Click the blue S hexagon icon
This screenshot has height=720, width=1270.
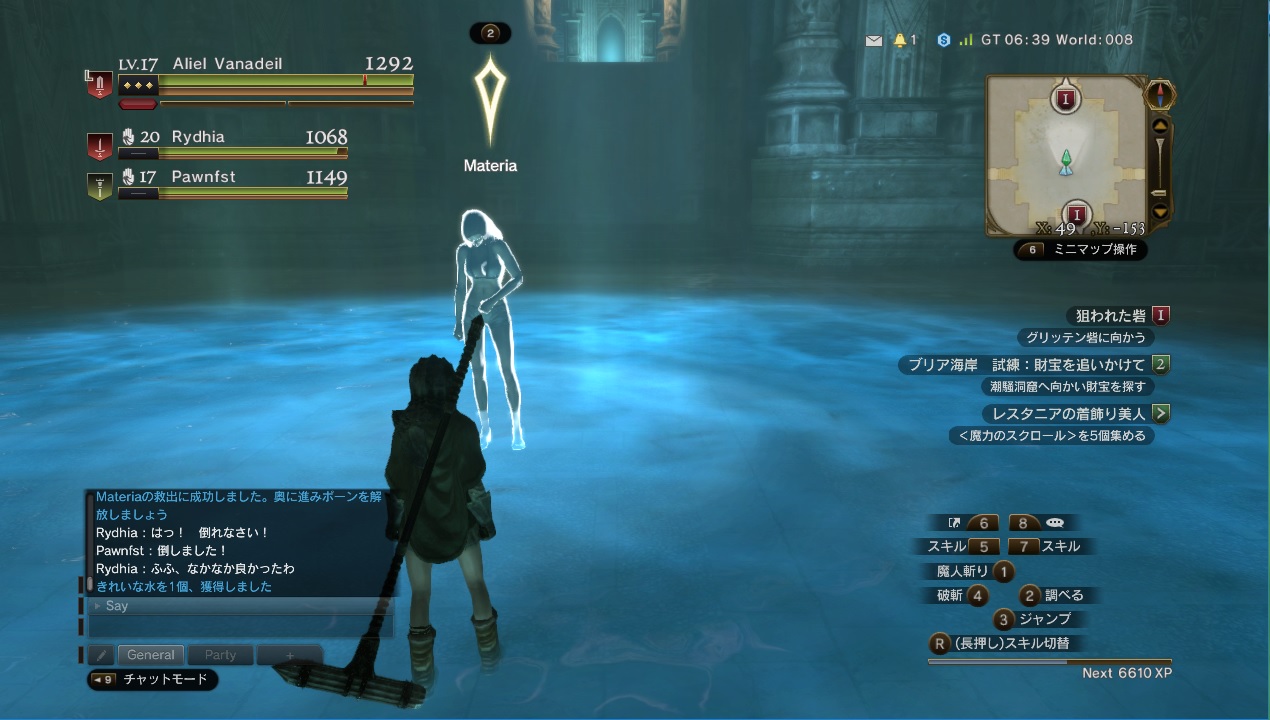point(943,40)
